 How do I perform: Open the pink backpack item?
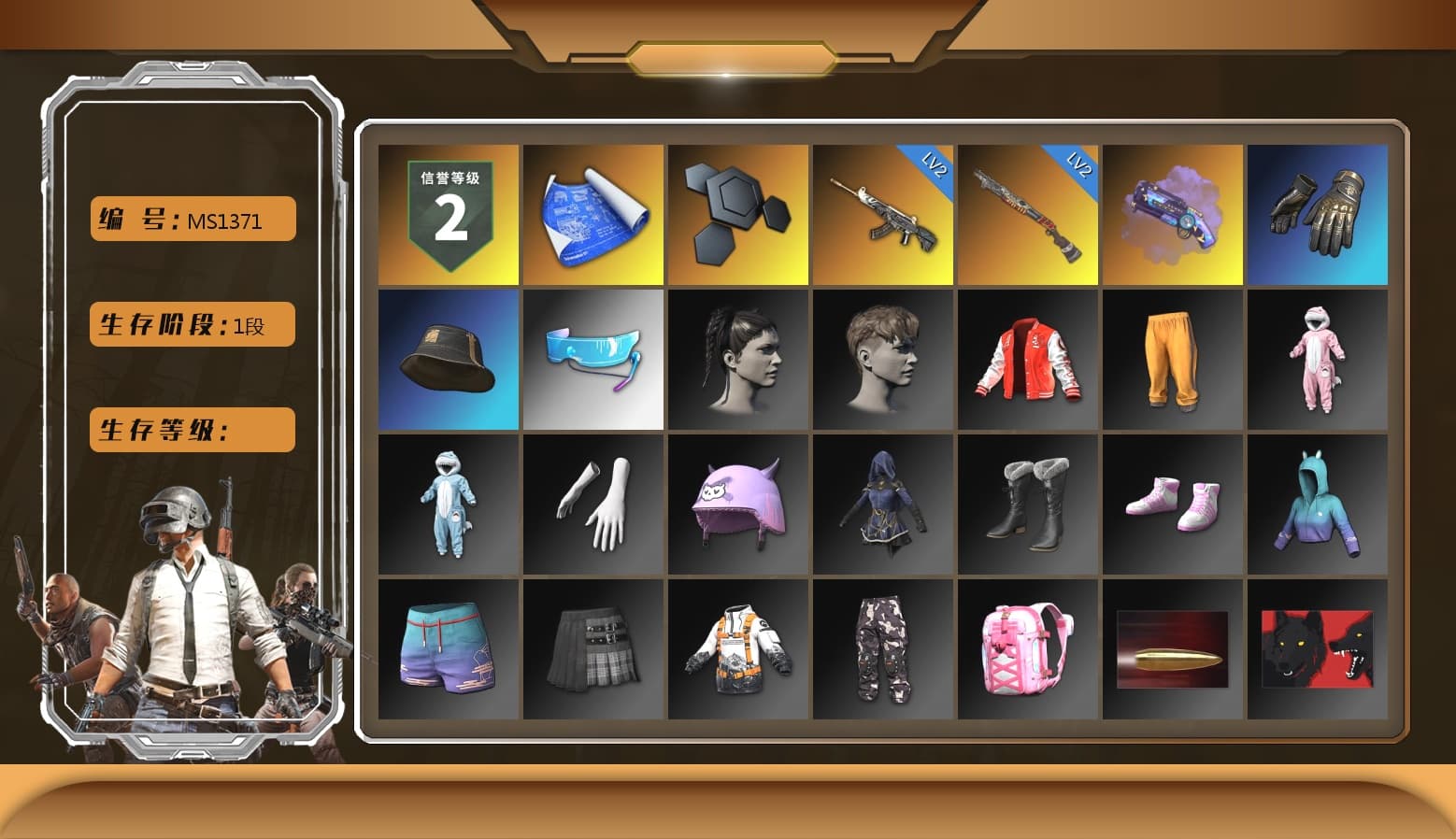click(x=1027, y=649)
